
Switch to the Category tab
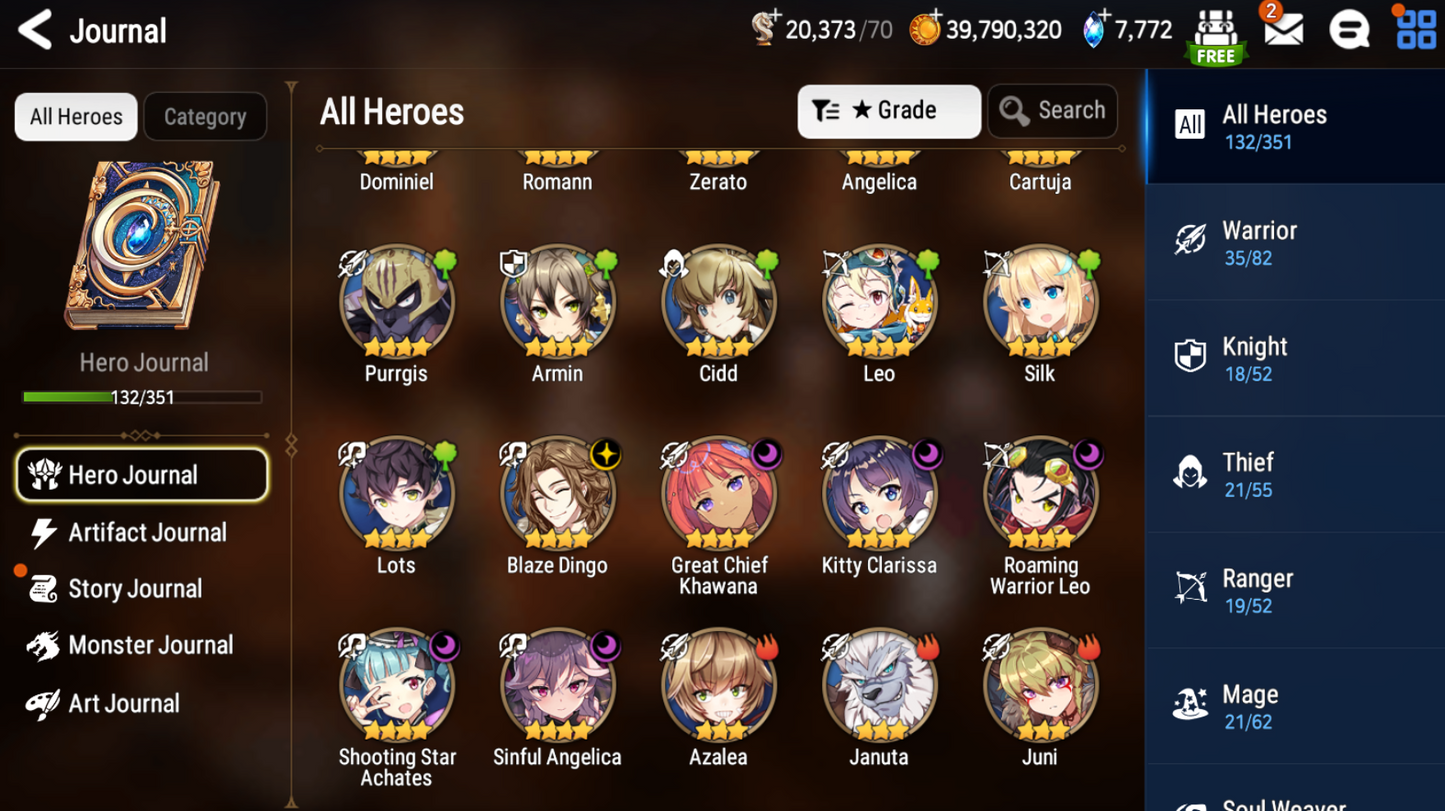[205, 116]
